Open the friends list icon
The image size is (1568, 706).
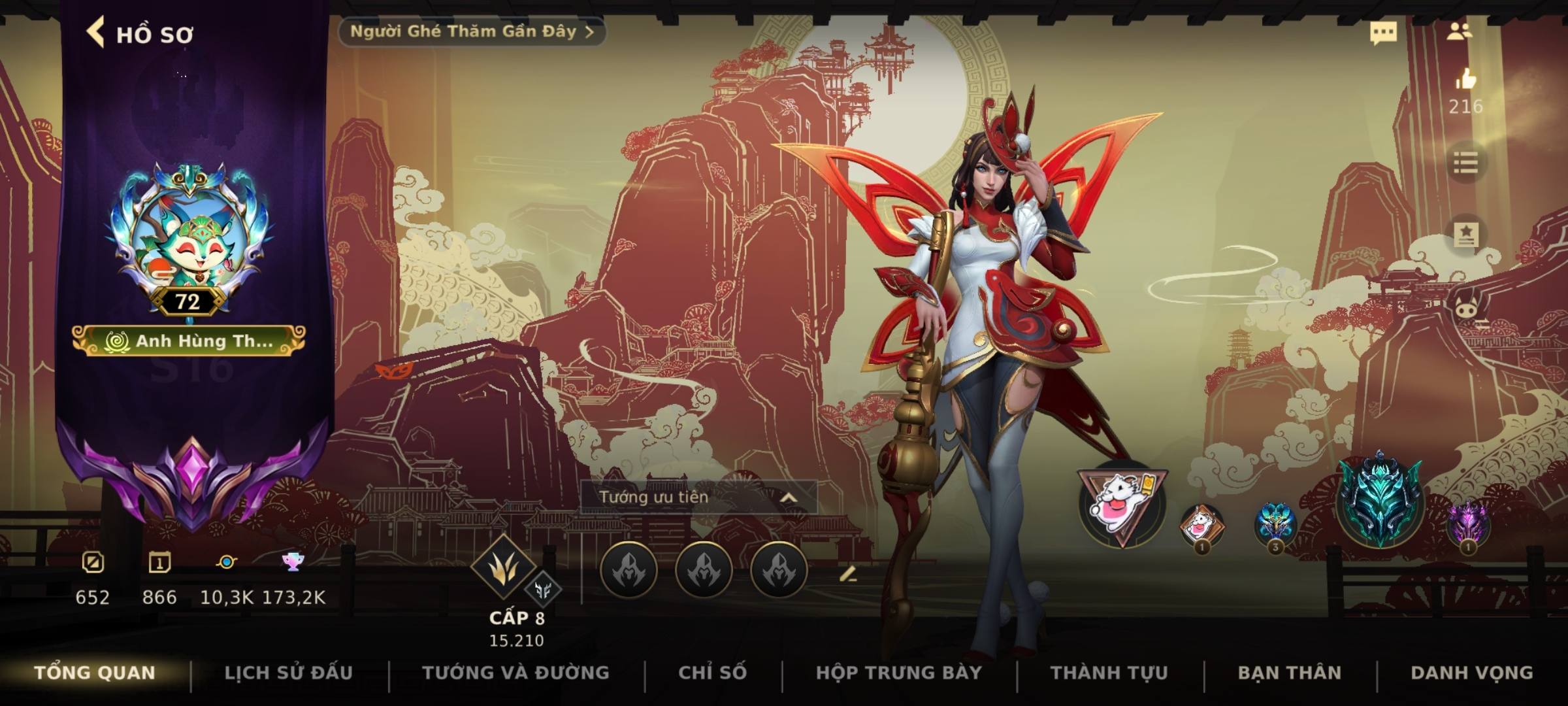coord(1459,31)
